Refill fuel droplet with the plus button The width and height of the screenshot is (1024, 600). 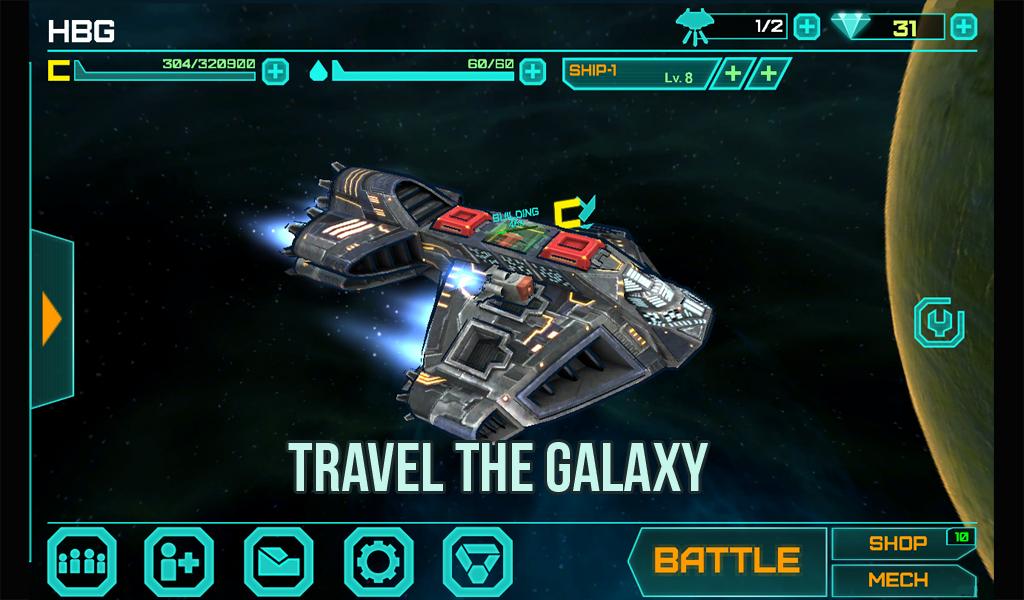click(x=533, y=71)
